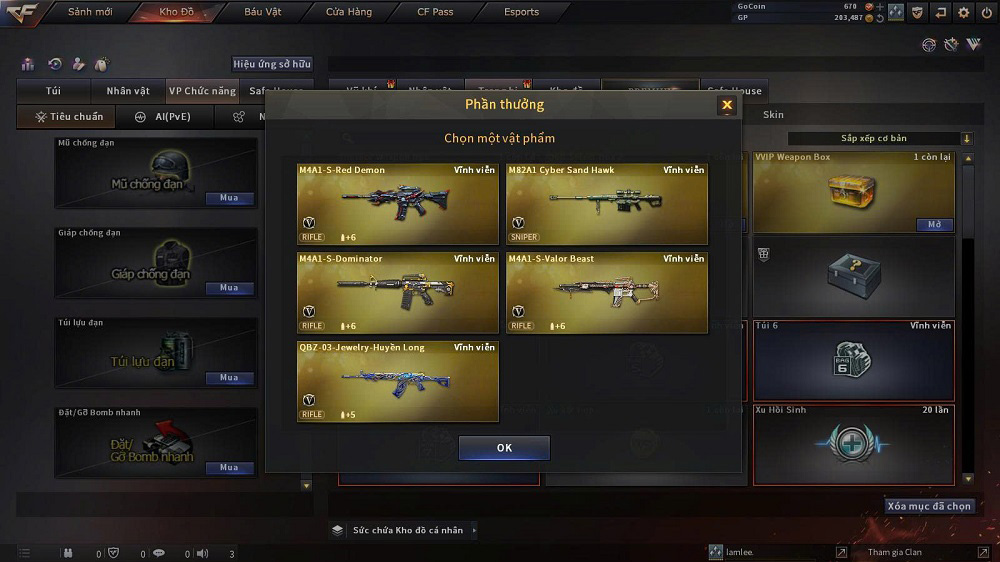This screenshot has width=1000, height=562.
Task: Buy the Mũ chống đạn helmet
Action: pyautogui.click(x=229, y=198)
